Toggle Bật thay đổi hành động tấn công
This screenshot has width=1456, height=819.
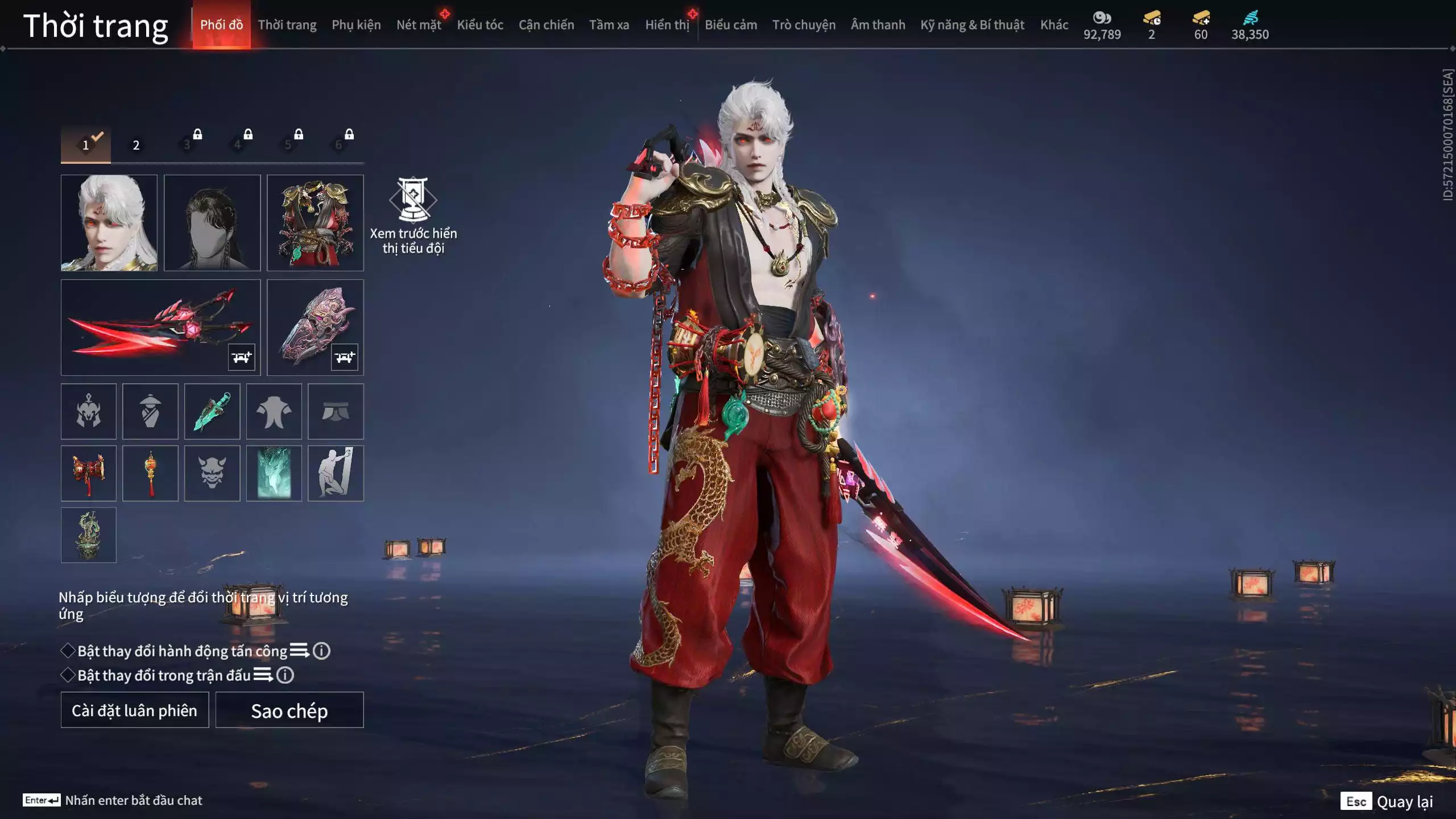[x=68, y=651]
